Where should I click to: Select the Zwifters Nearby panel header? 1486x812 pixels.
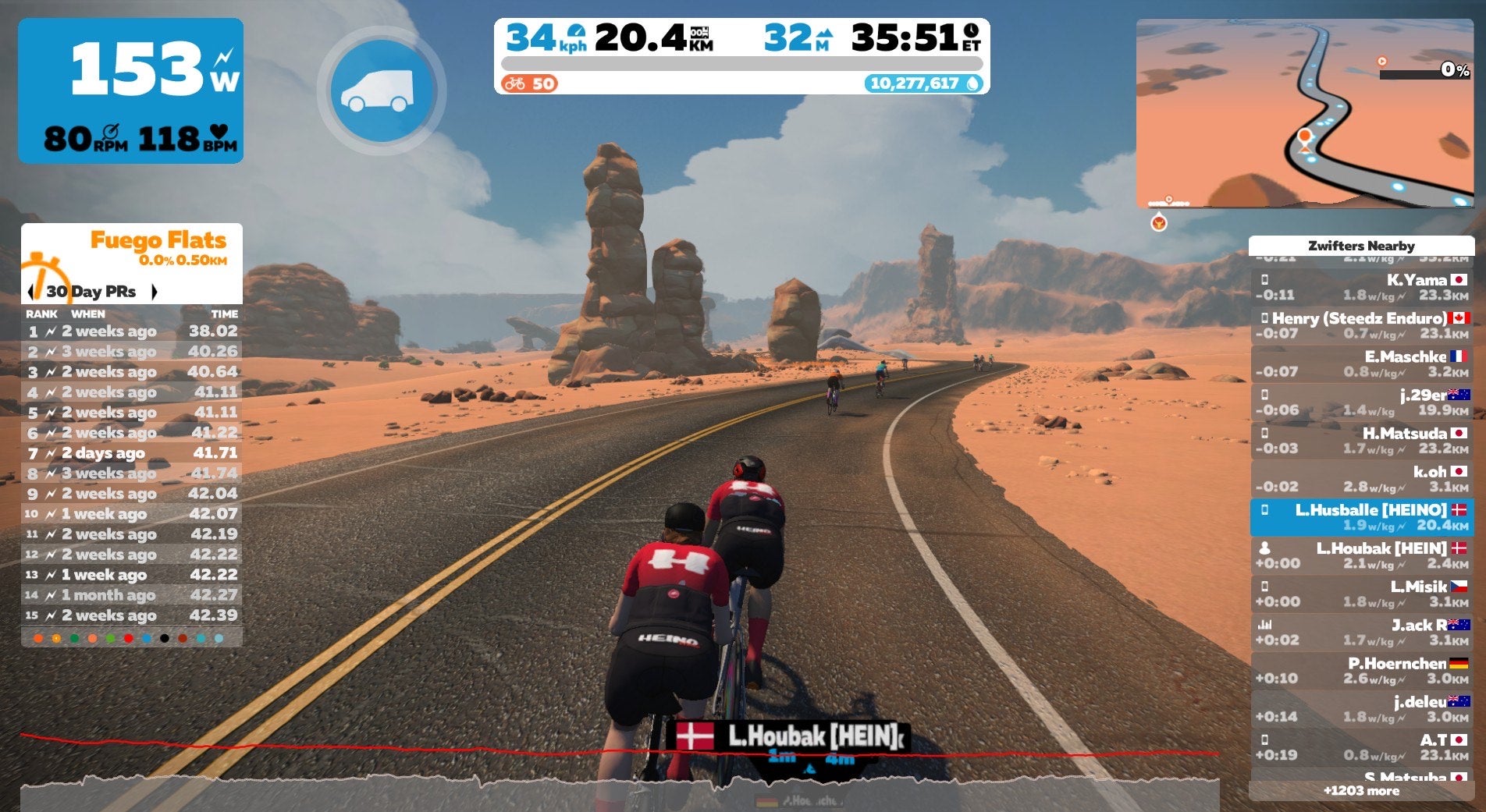[x=1361, y=245]
